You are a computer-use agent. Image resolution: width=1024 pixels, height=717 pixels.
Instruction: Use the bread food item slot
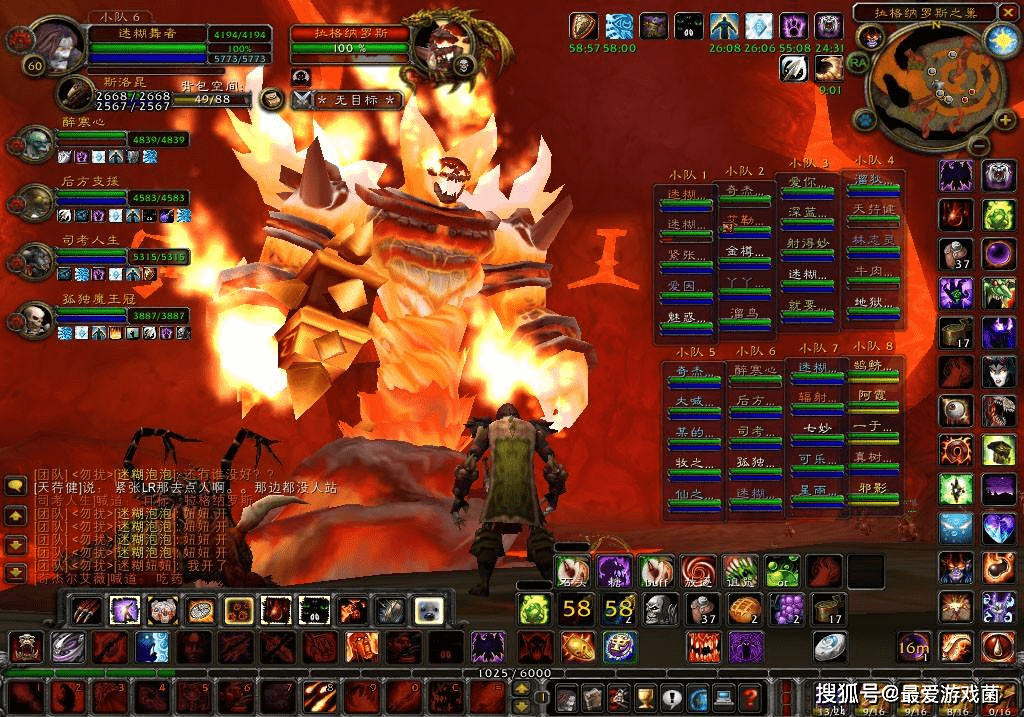743,609
